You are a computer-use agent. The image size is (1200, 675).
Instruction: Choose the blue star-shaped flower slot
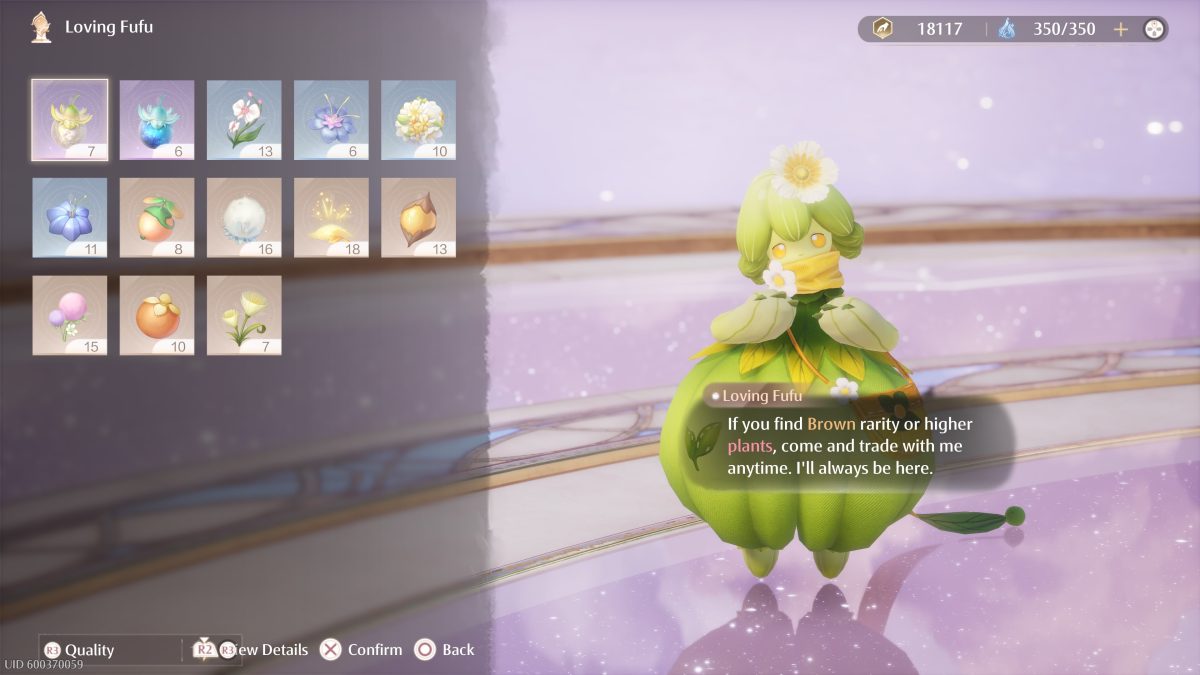[x=69, y=217]
